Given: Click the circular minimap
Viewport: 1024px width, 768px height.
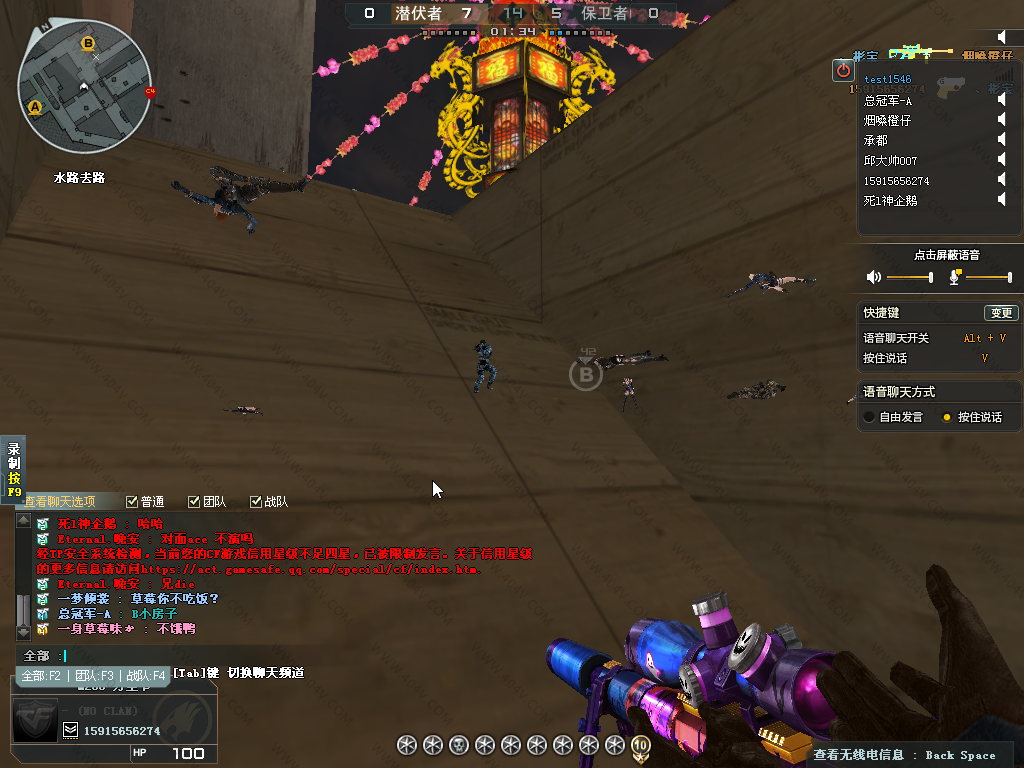Looking at the screenshot, I should [85, 85].
